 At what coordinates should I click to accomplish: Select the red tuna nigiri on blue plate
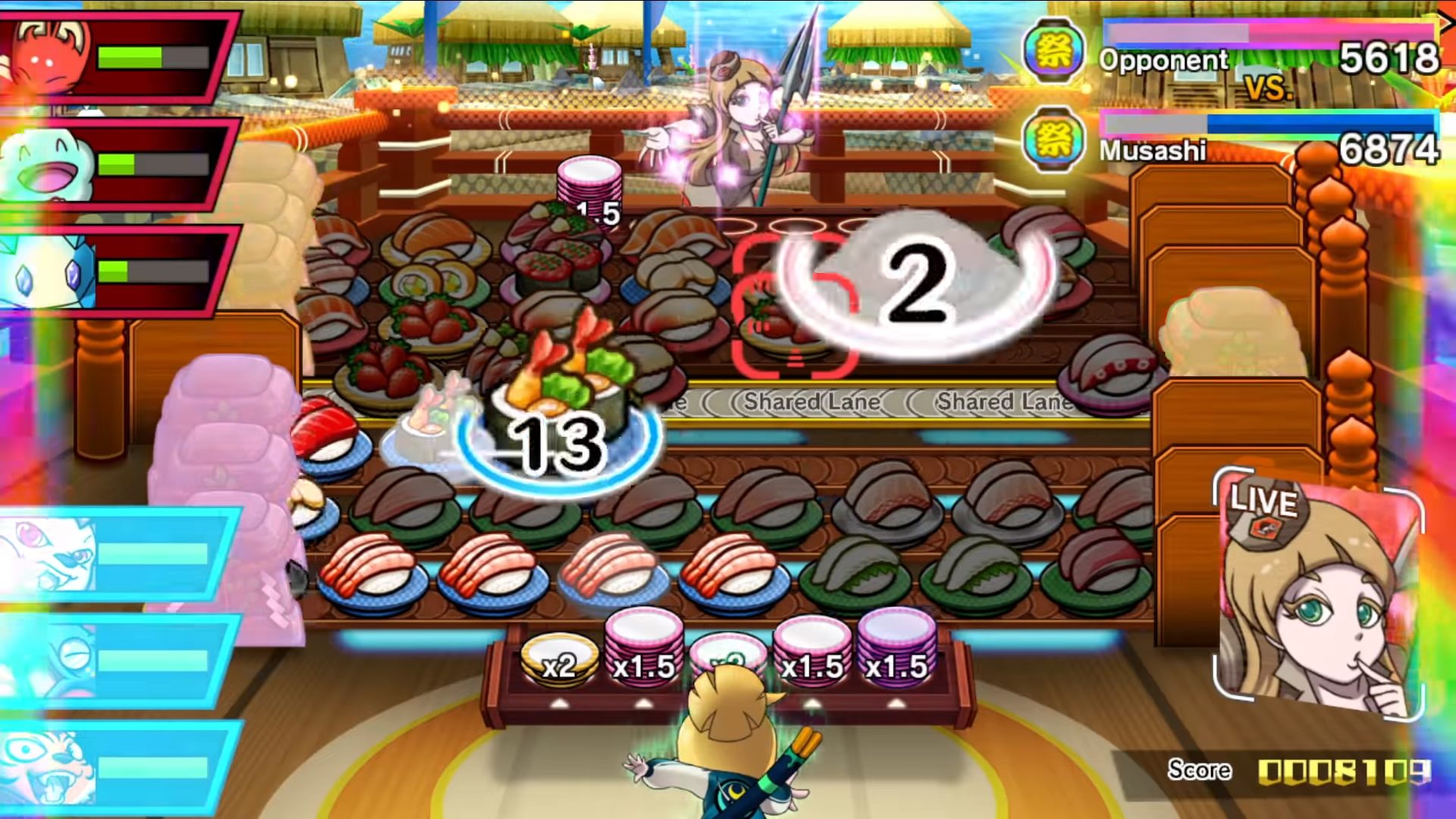(x=328, y=440)
